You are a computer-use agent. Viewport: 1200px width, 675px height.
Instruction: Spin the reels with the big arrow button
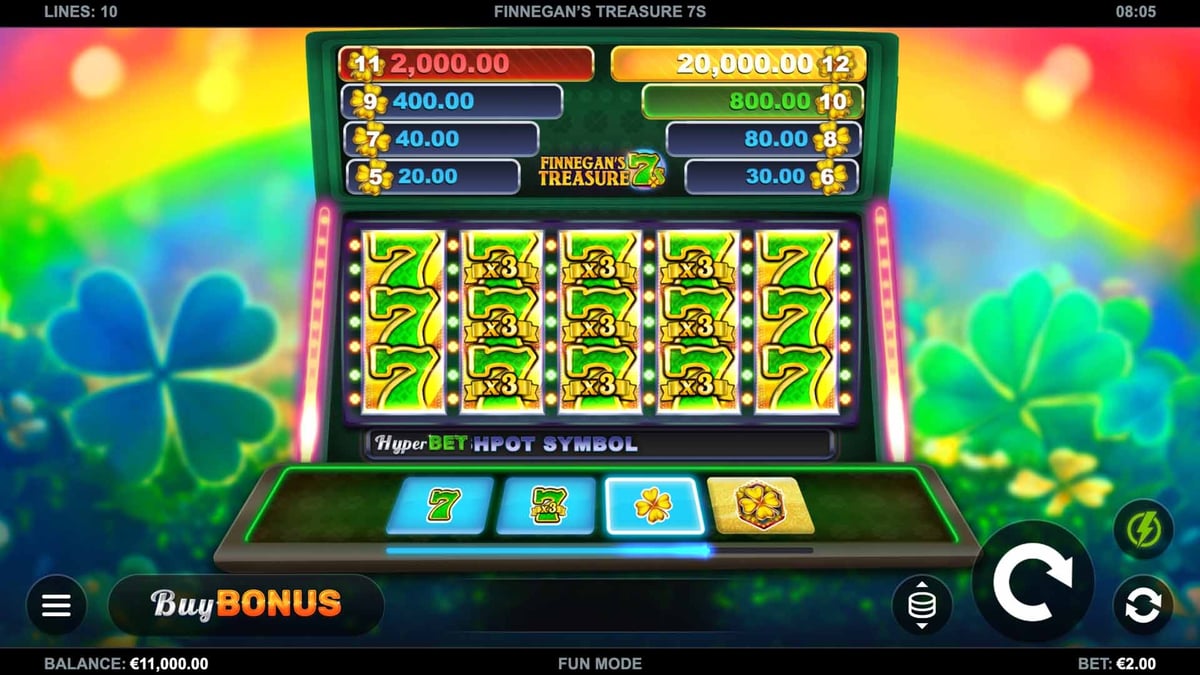[x=1033, y=581]
